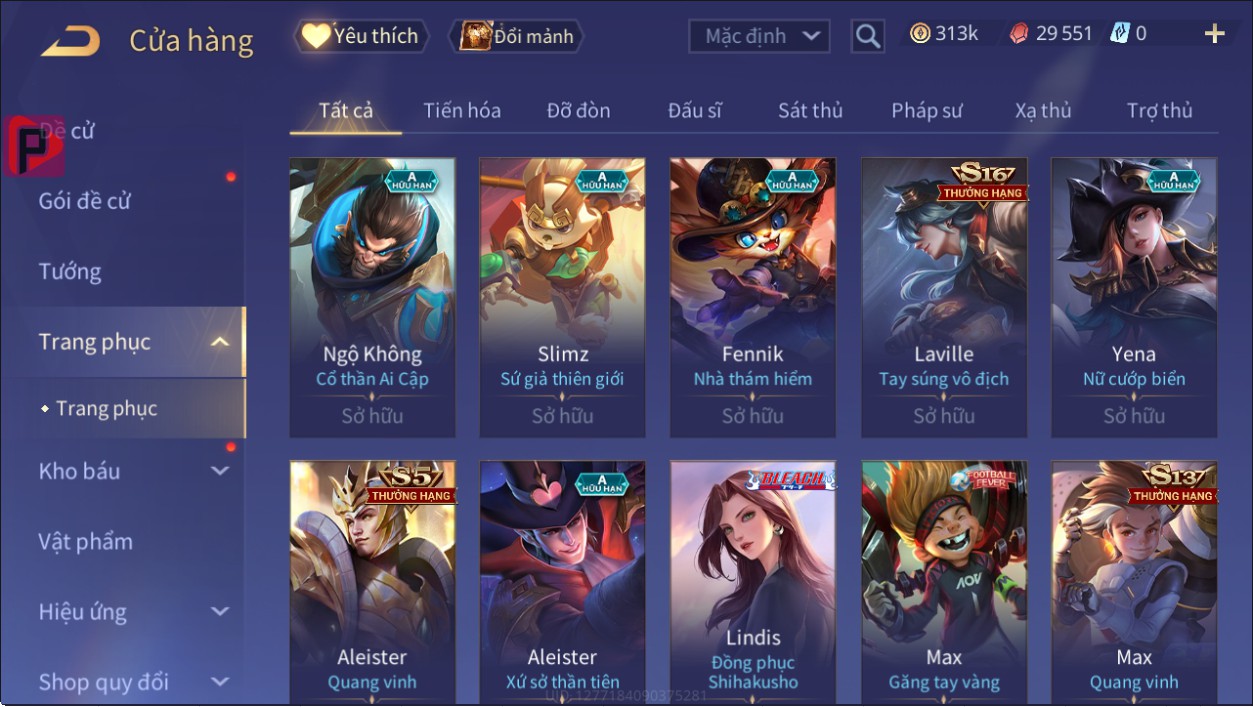
Task: Select Ngộ Không Cổ thần Ai Cập skin
Action: [x=372, y=297]
